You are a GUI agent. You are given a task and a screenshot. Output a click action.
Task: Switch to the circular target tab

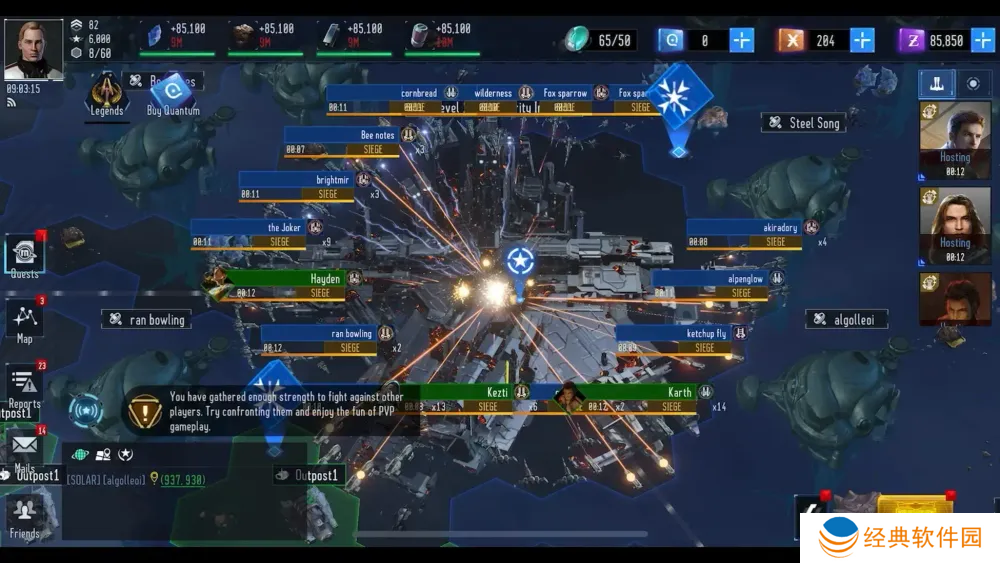click(x=973, y=84)
